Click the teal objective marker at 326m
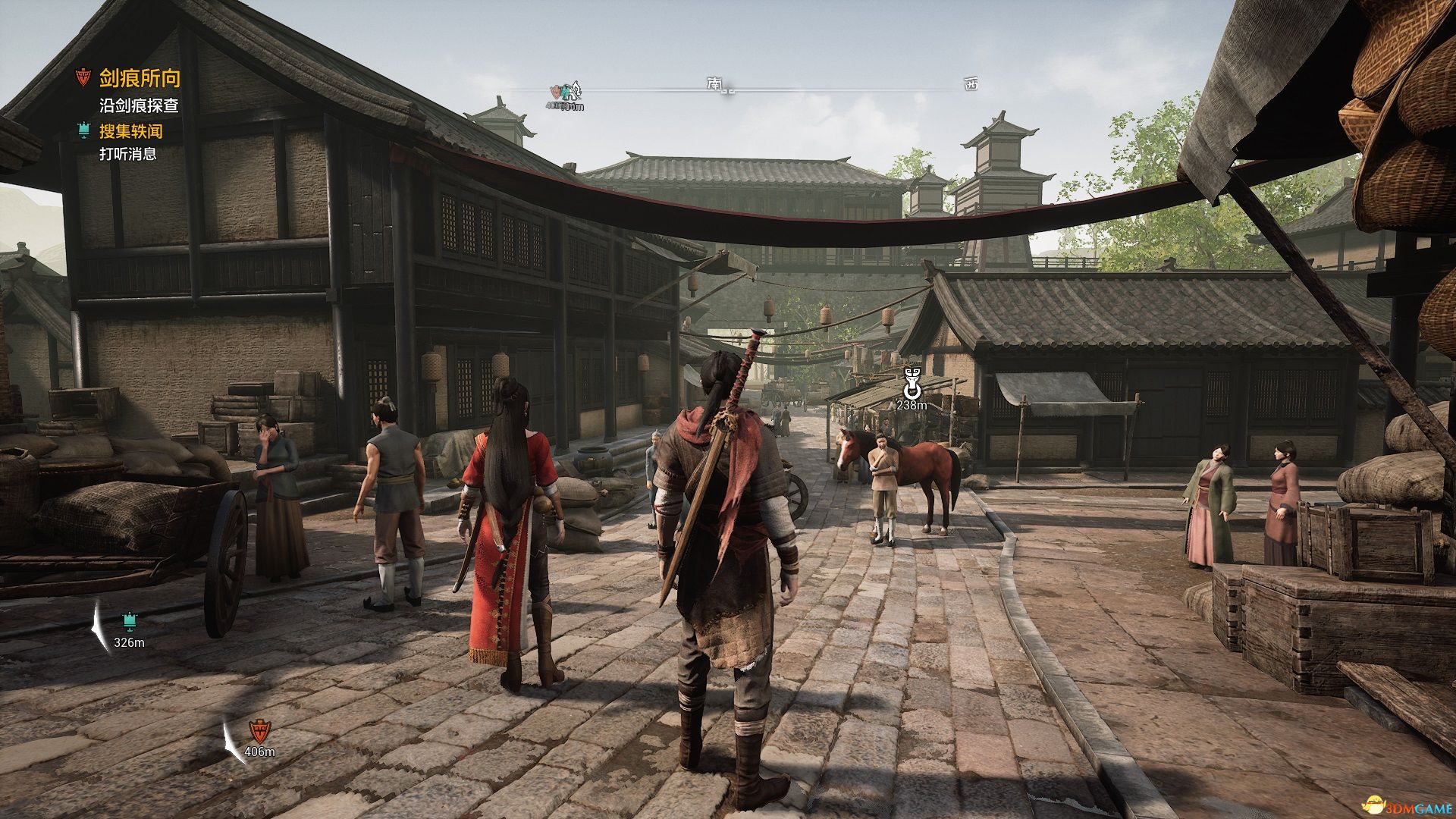 click(130, 623)
